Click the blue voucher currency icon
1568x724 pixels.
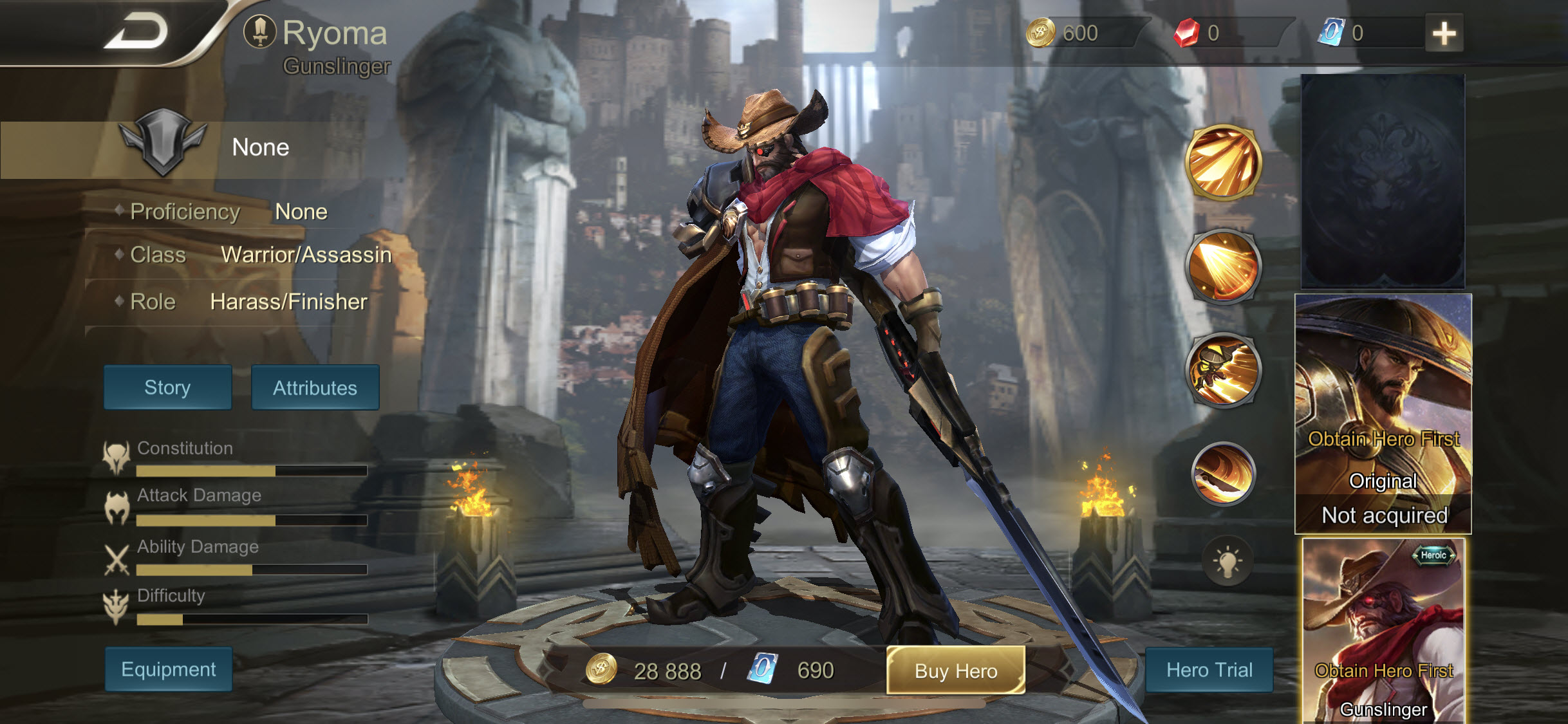coord(1329,32)
